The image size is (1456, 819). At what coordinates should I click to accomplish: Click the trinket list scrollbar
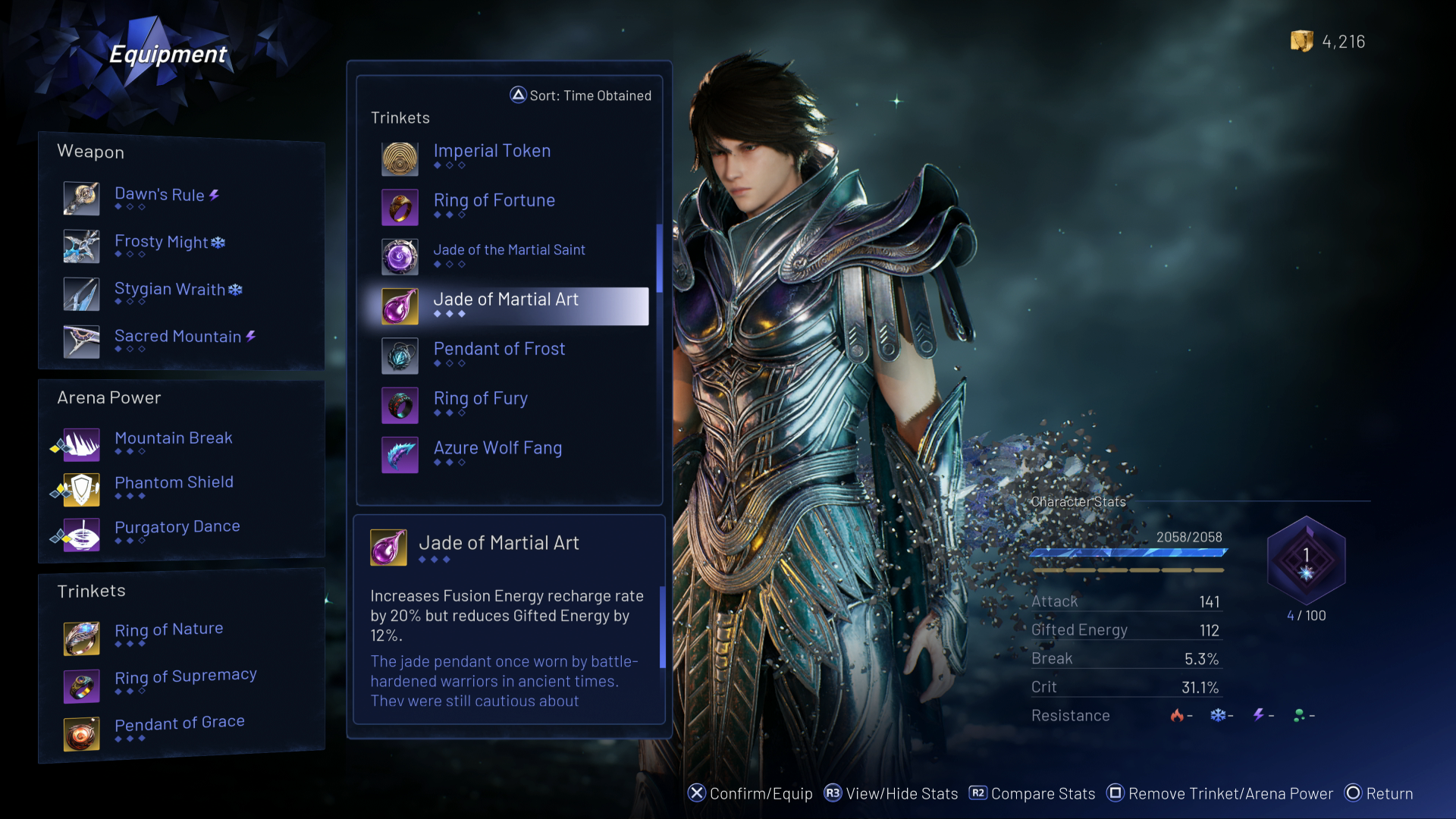click(x=659, y=259)
